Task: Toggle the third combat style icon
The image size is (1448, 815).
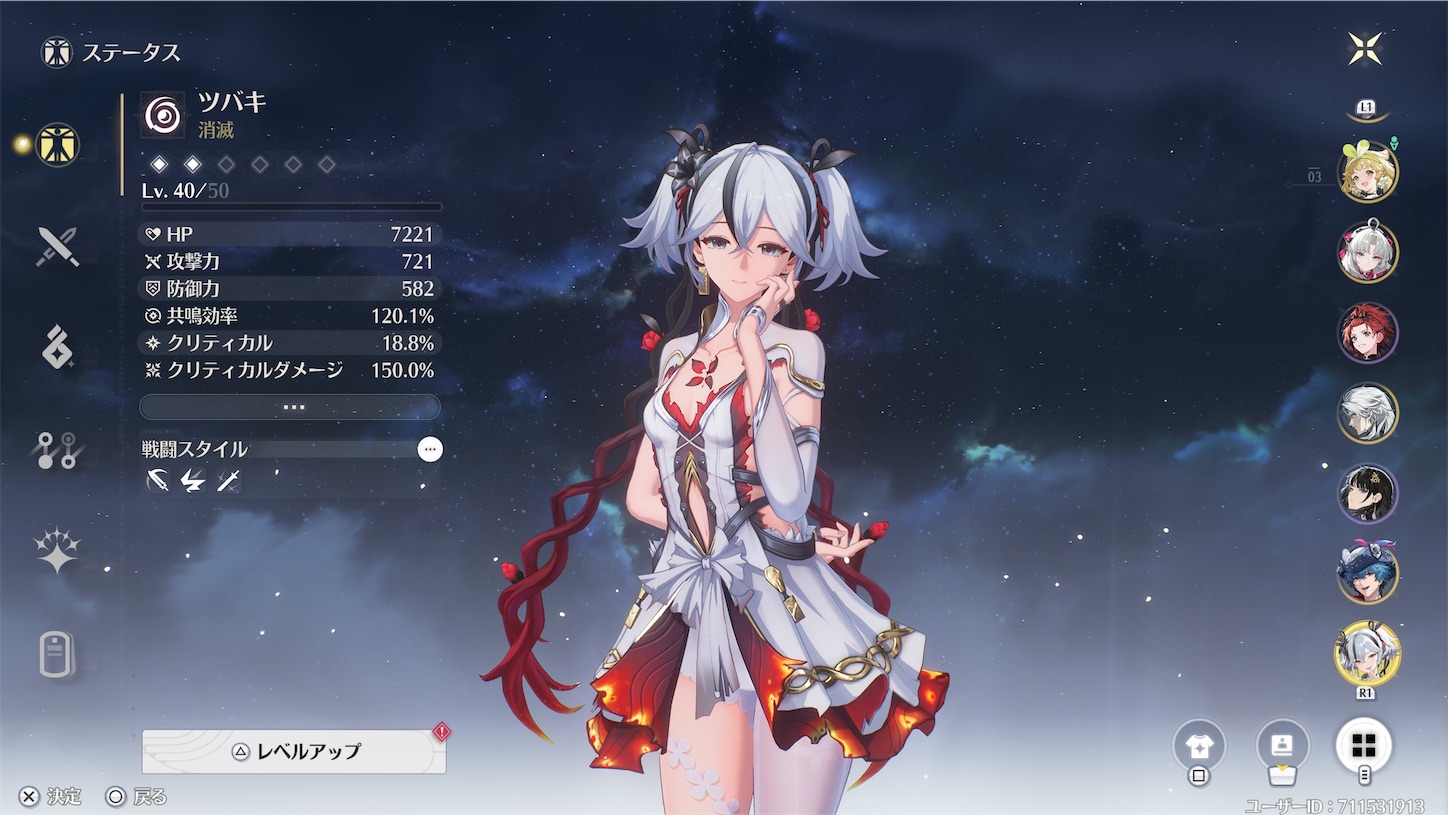Action: (228, 481)
